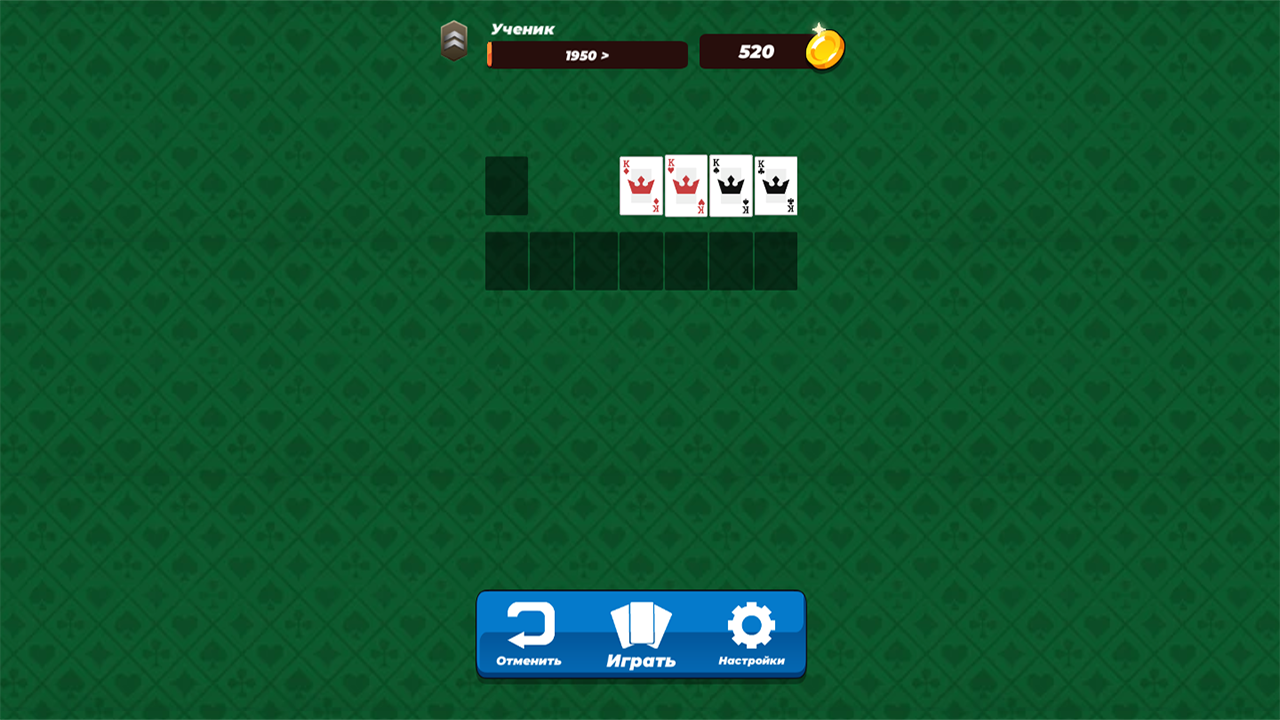Screen dimensions: 1280x720
Task: Click the middle empty tableau slot
Action: point(641,261)
